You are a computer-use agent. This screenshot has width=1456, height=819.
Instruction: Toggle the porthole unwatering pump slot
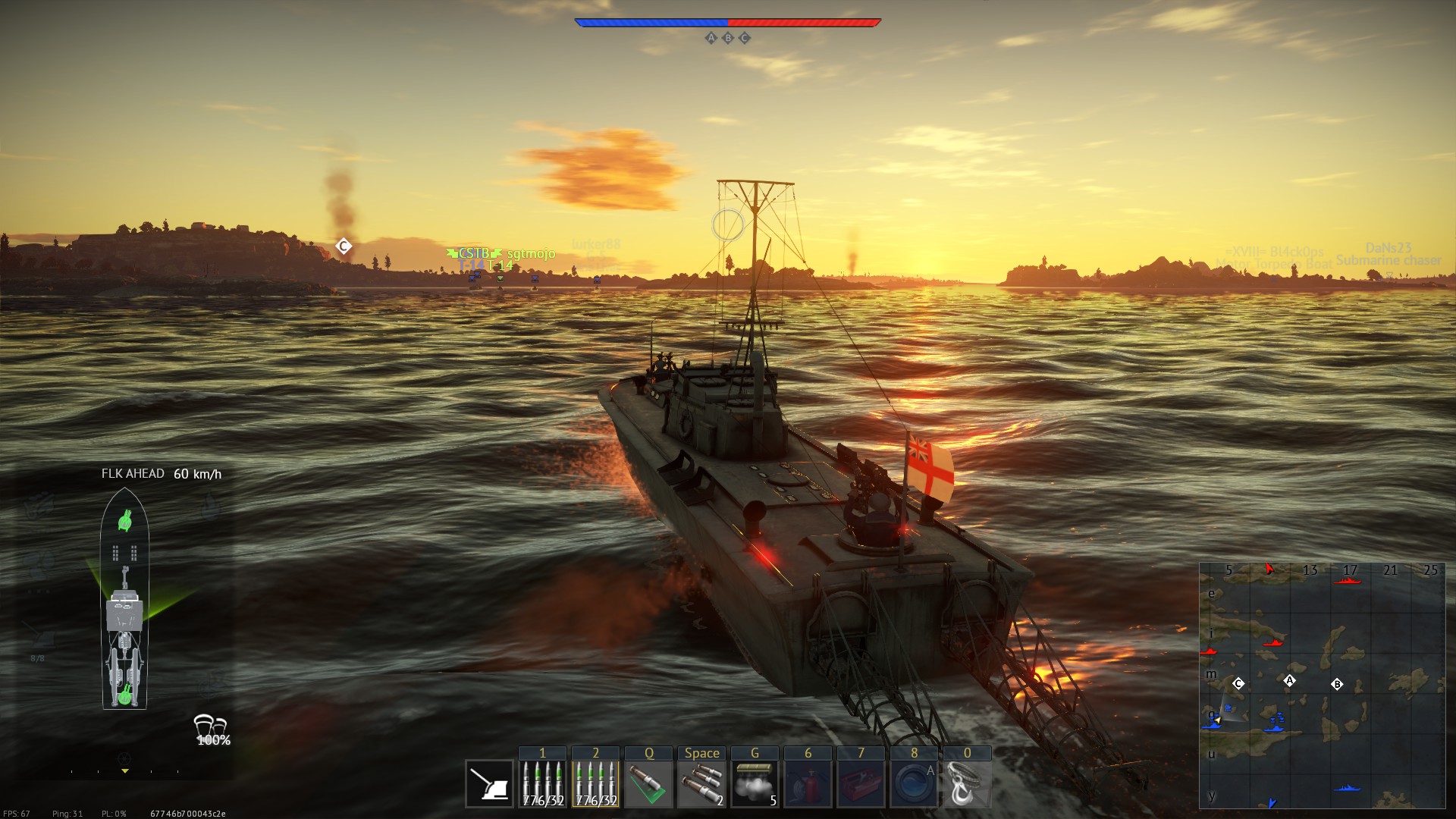coord(914,784)
